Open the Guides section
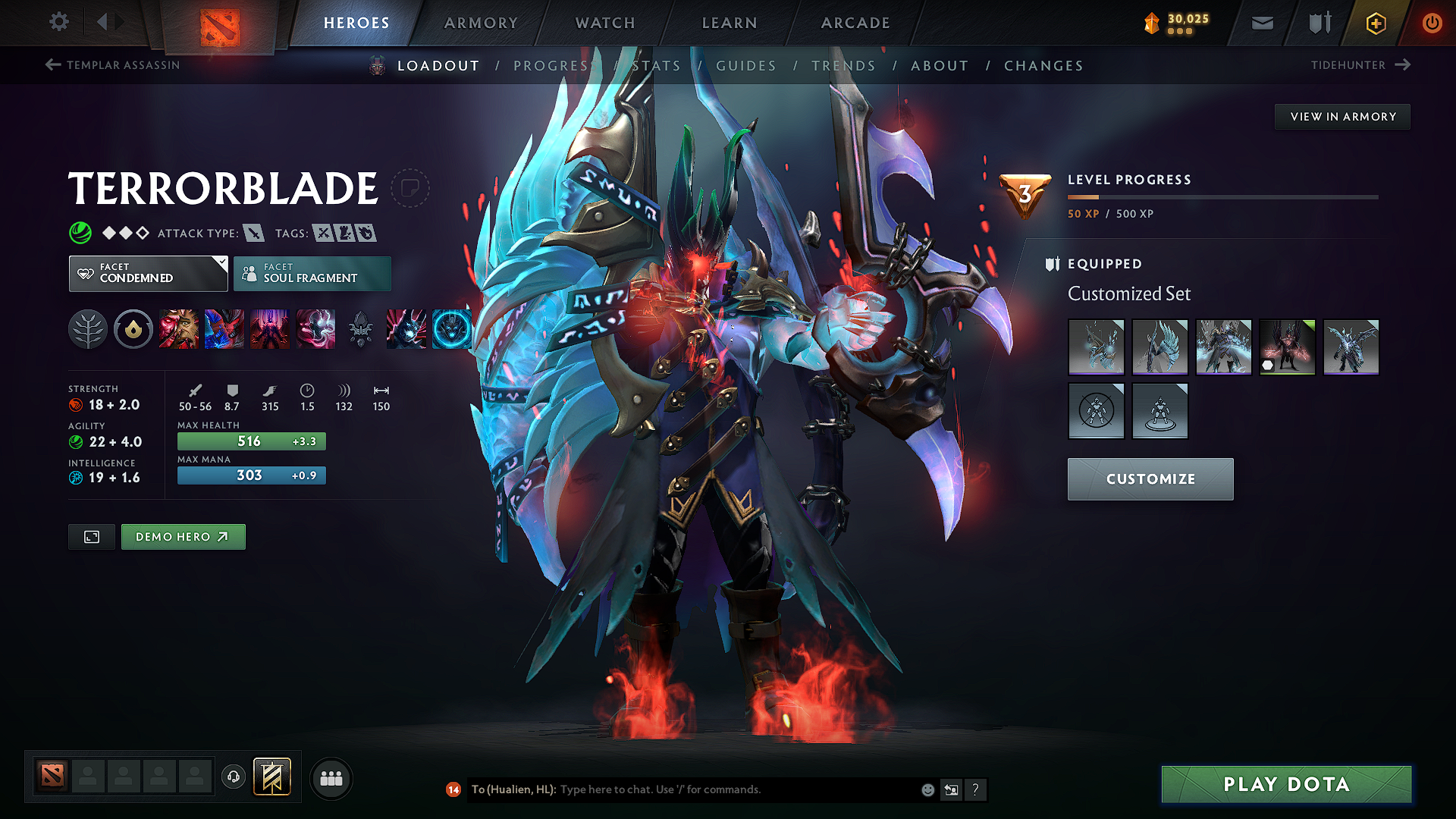 point(746,66)
